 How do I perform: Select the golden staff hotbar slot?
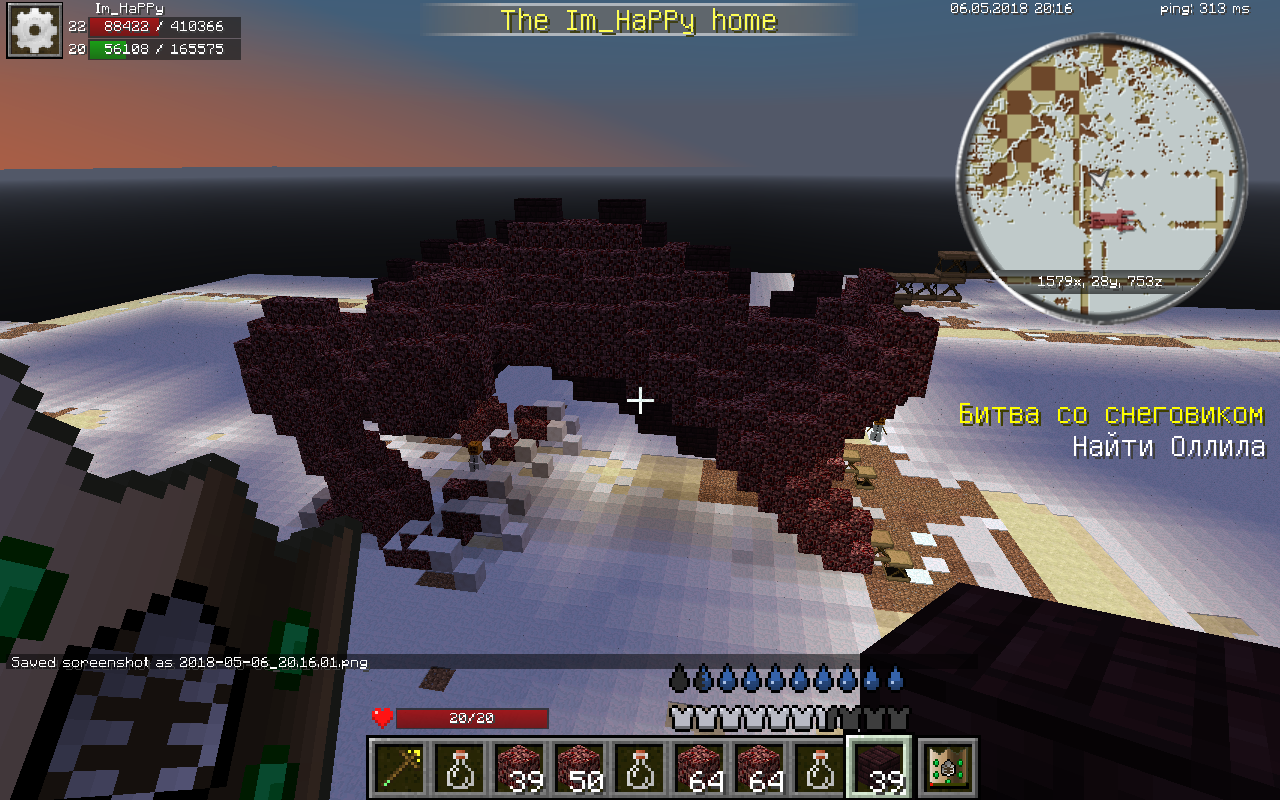[x=400, y=768]
